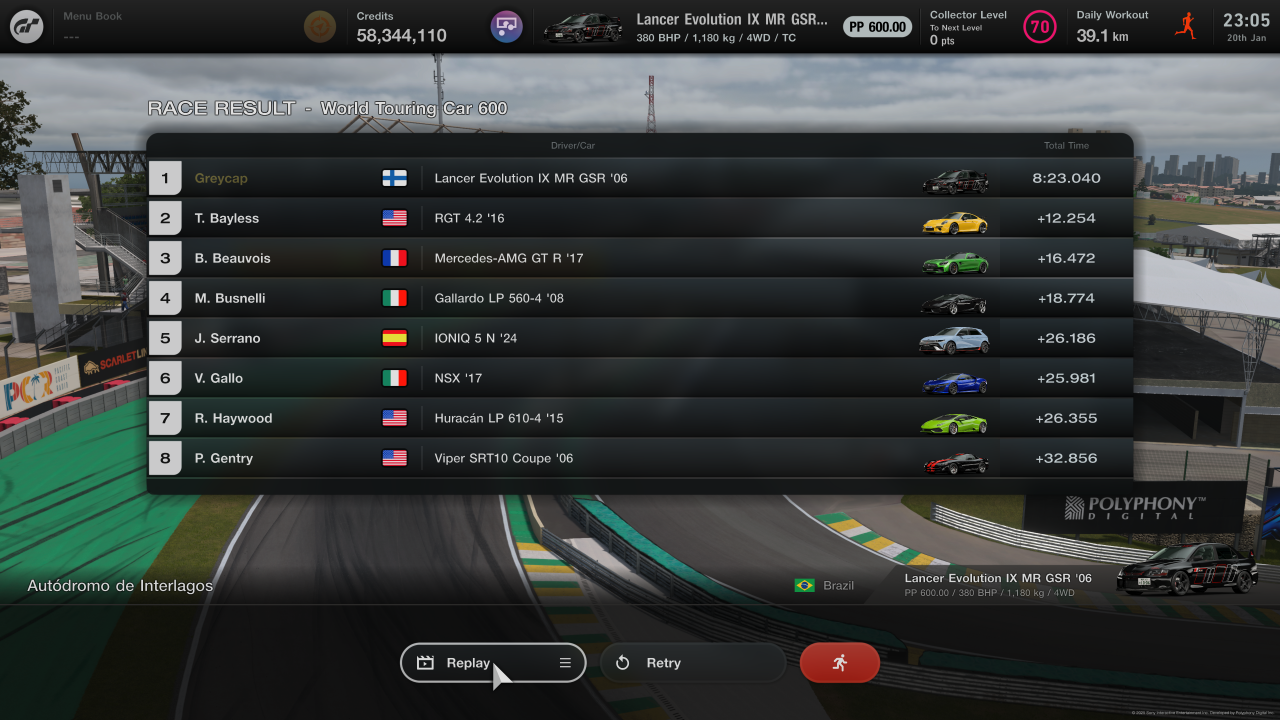Viewport: 1280px width, 720px height.
Task: Click the Retry circular arrow icon
Action: (621, 662)
